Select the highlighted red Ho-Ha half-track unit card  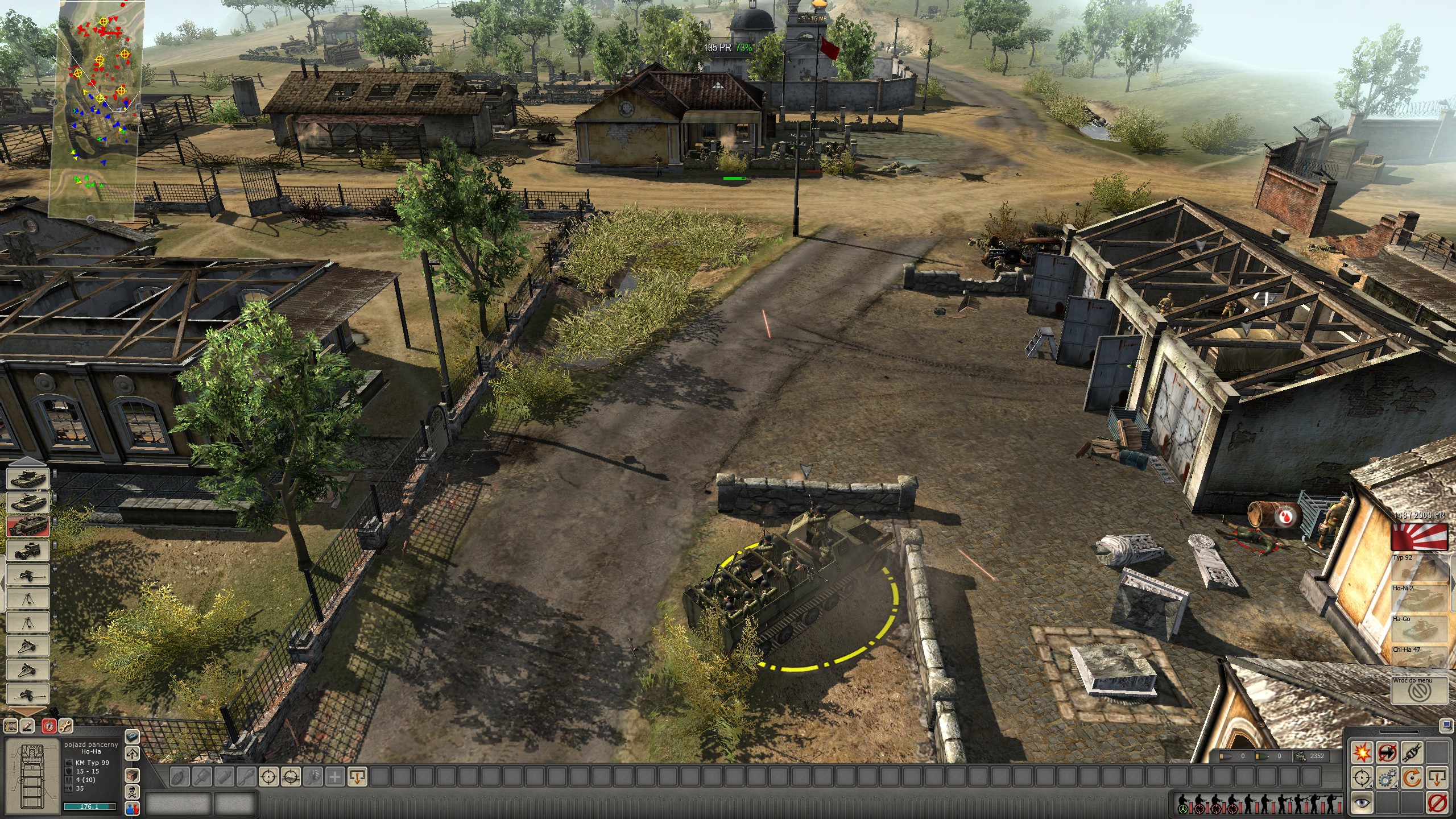click(x=27, y=526)
